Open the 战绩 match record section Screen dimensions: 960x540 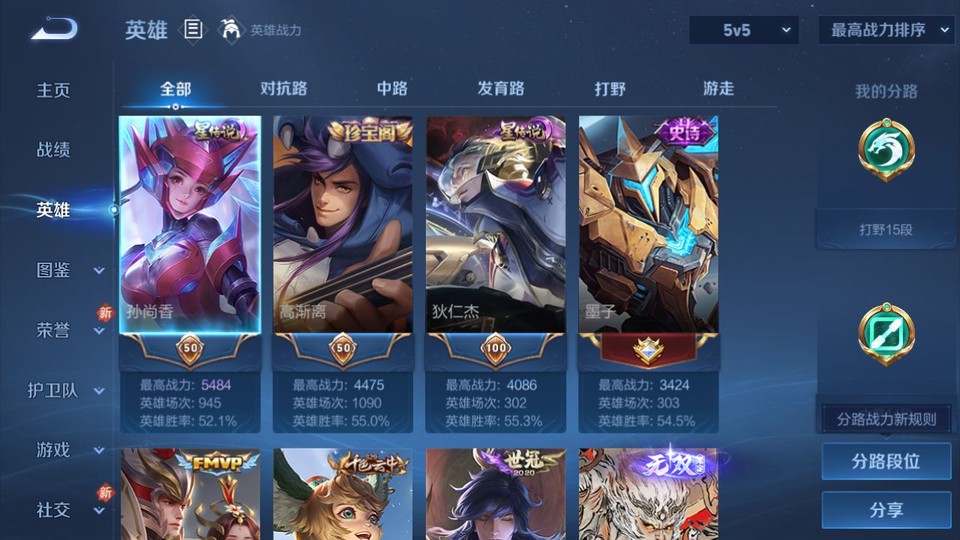pyautogui.click(x=54, y=150)
